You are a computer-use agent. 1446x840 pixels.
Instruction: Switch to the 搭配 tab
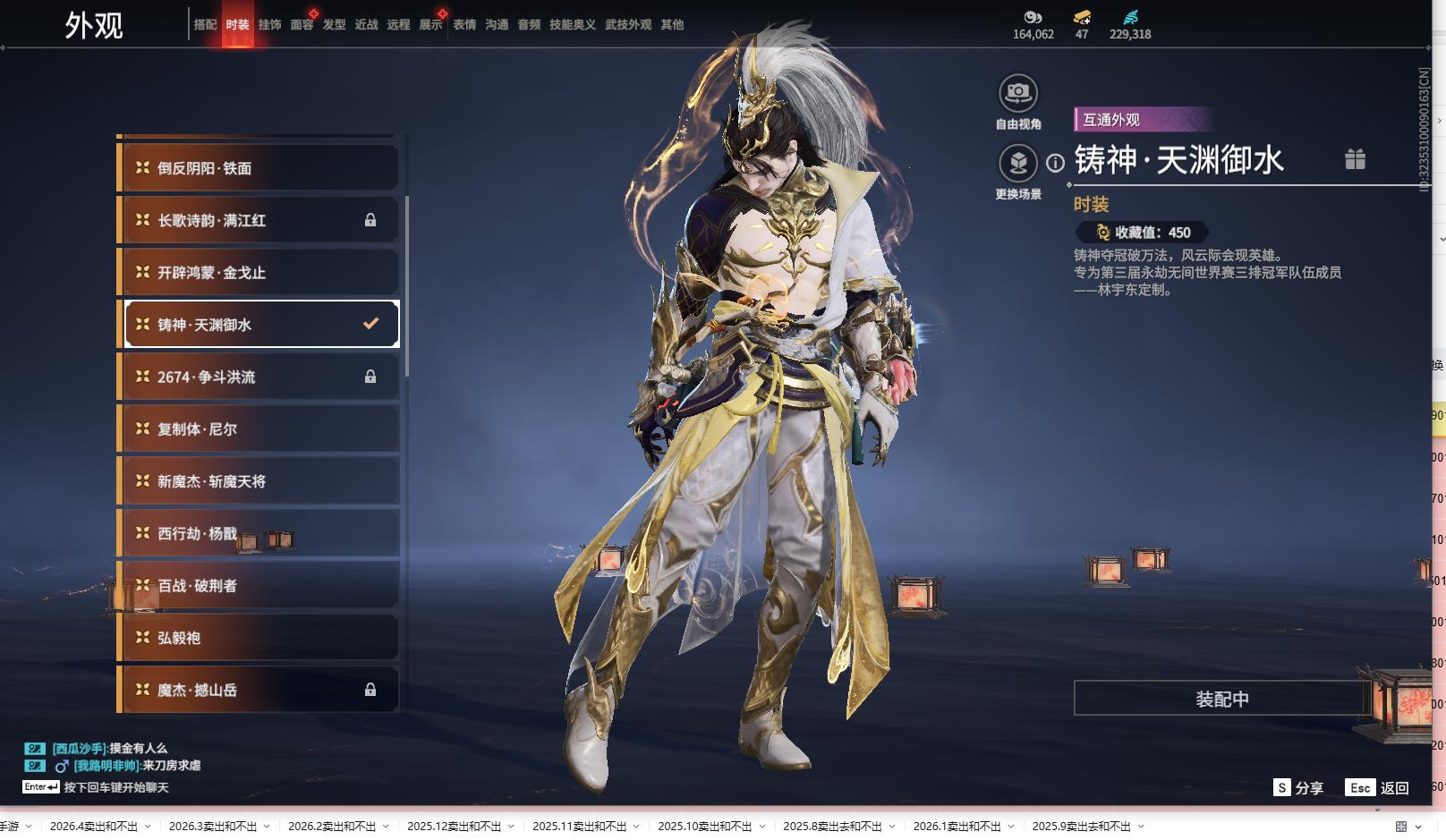(x=205, y=25)
